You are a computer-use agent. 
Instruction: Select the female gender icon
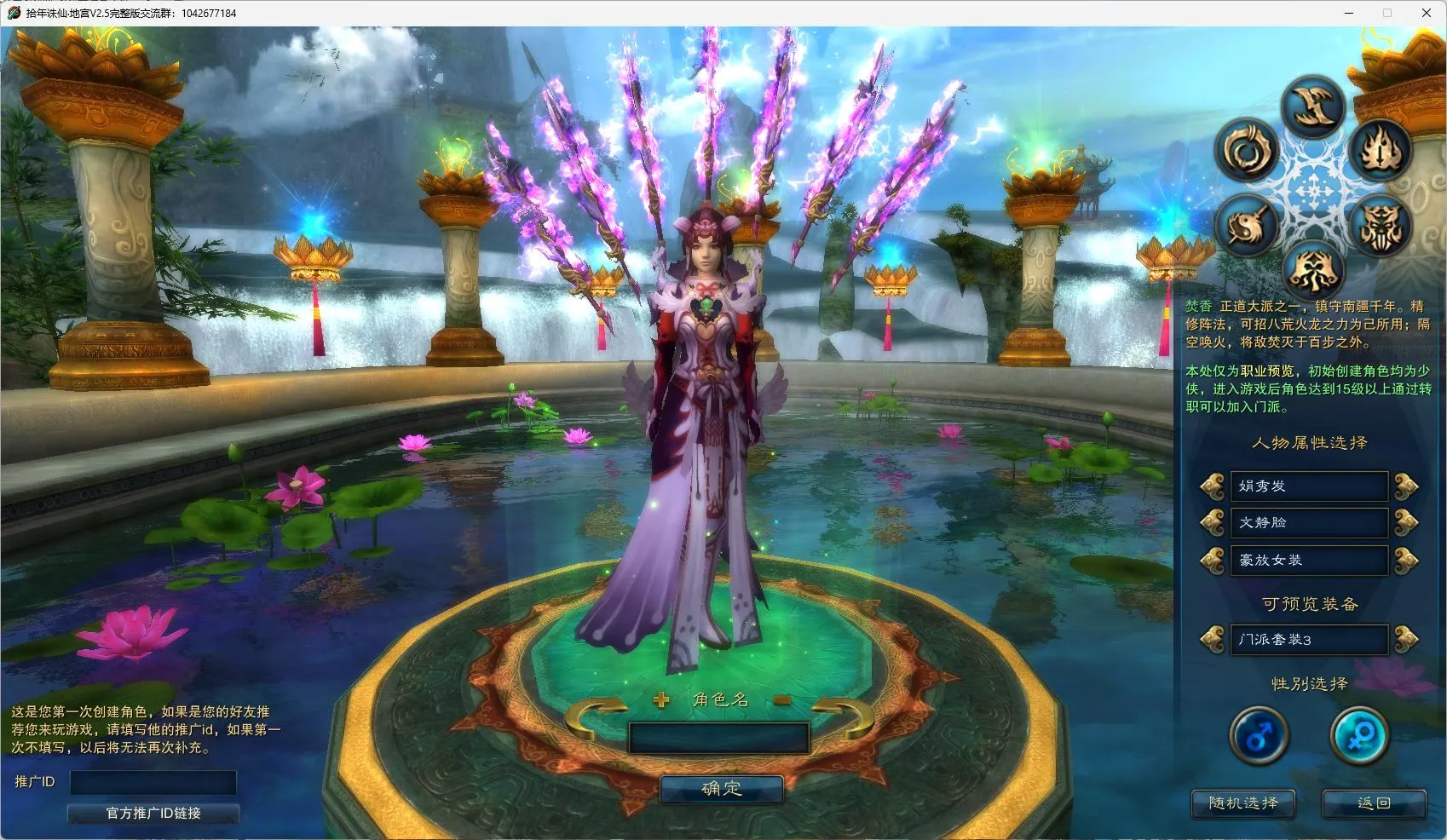tap(1359, 736)
